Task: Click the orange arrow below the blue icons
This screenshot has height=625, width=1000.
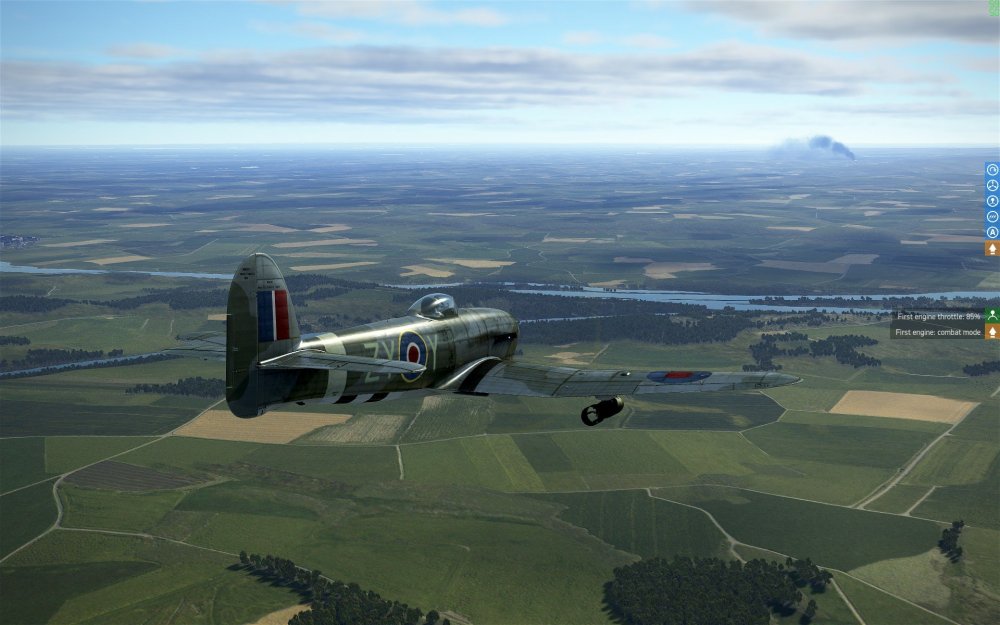Action: tap(992, 248)
